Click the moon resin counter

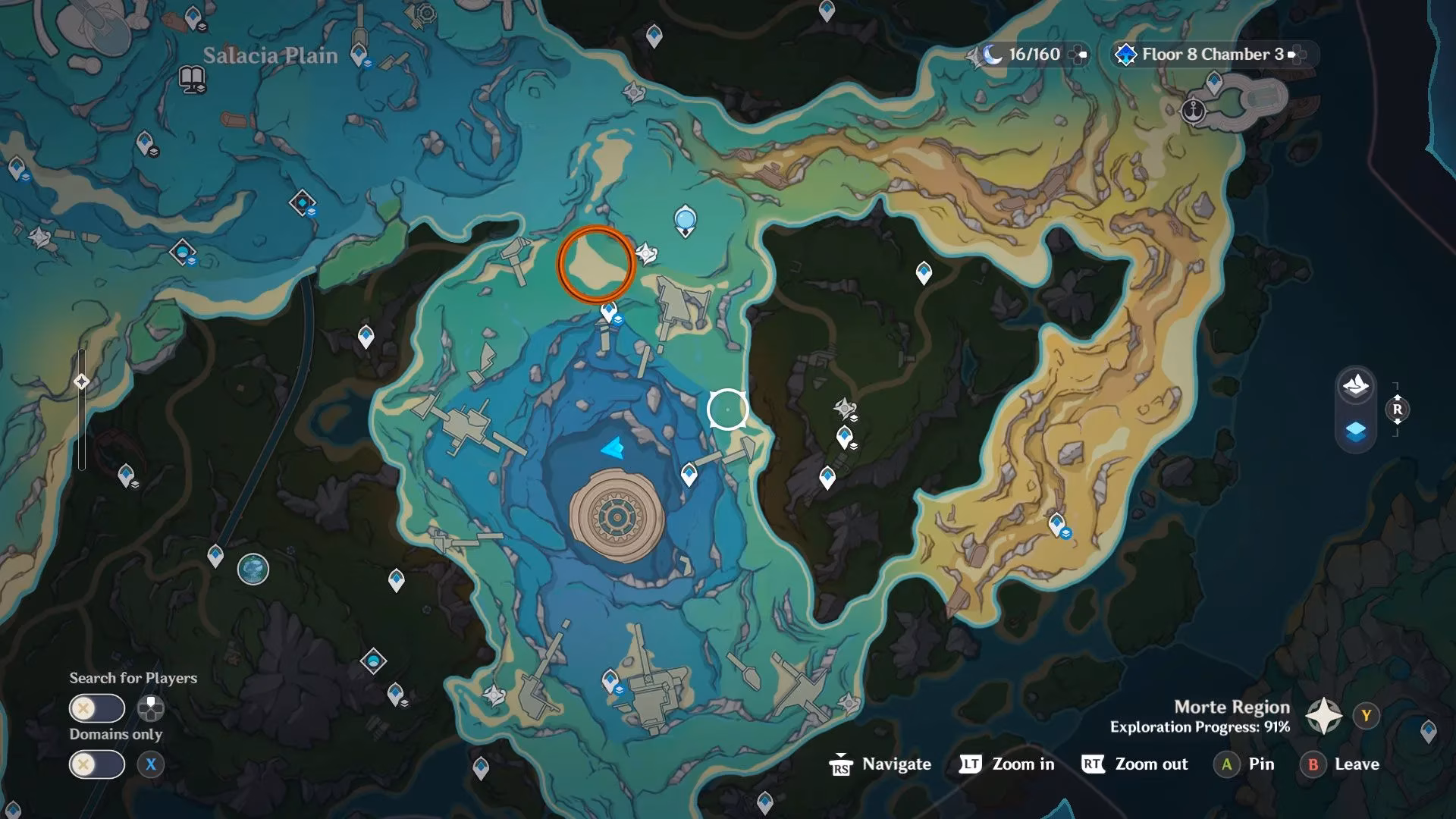tap(1024, 55)
